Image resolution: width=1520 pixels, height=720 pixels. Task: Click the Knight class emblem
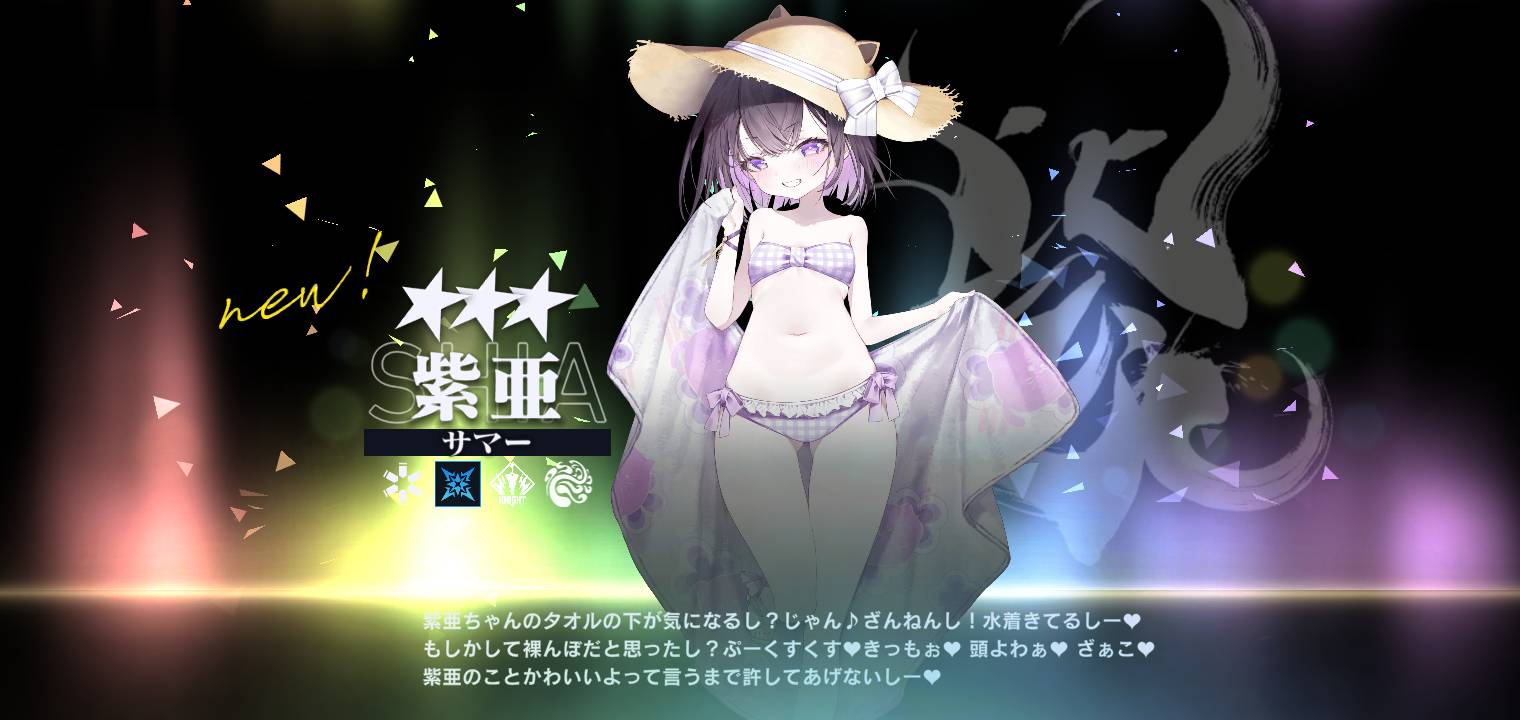click(x=513, y=484)
